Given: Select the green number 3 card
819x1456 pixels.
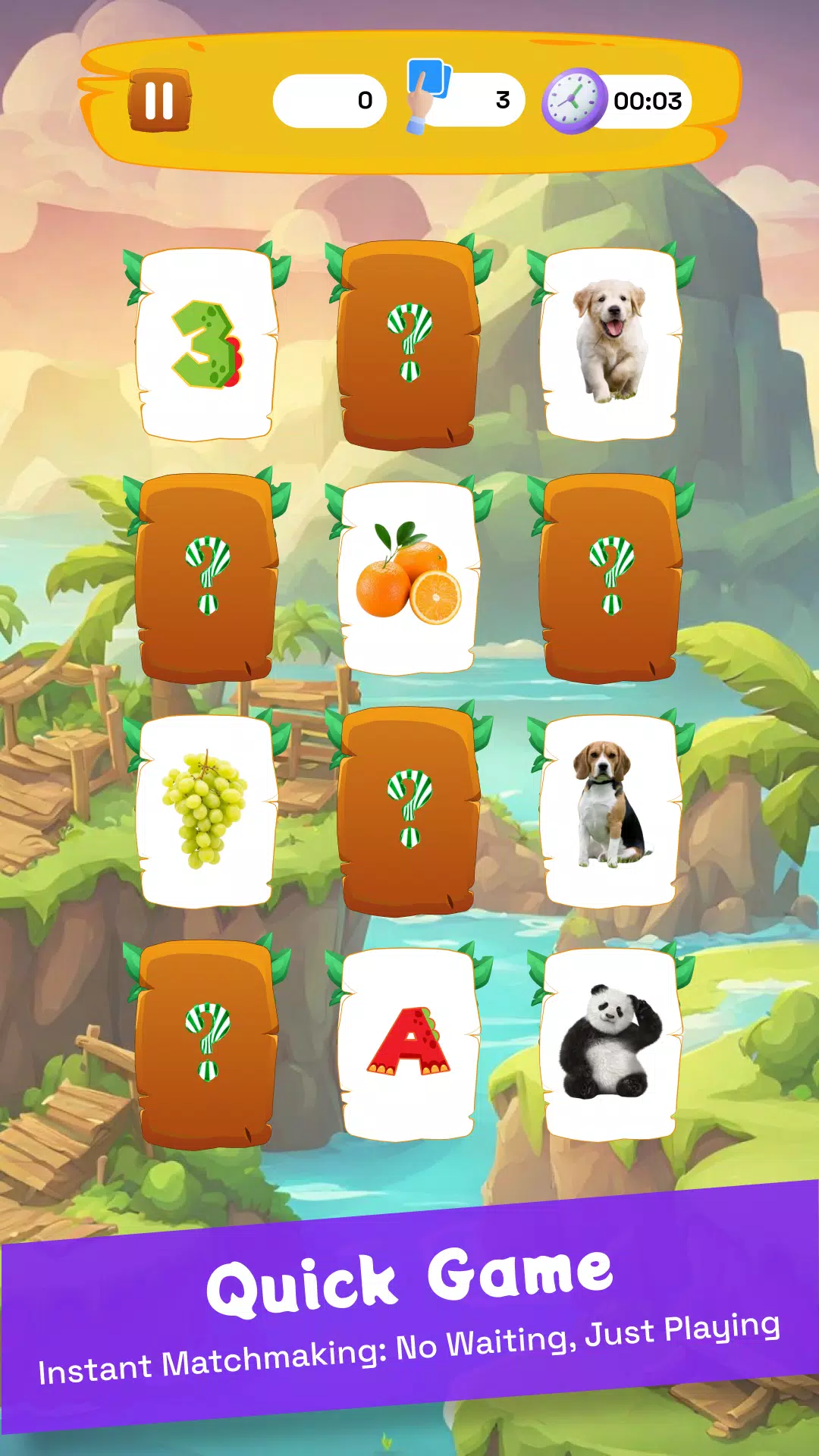Looking at the screenshot, I should click(206, 345).
